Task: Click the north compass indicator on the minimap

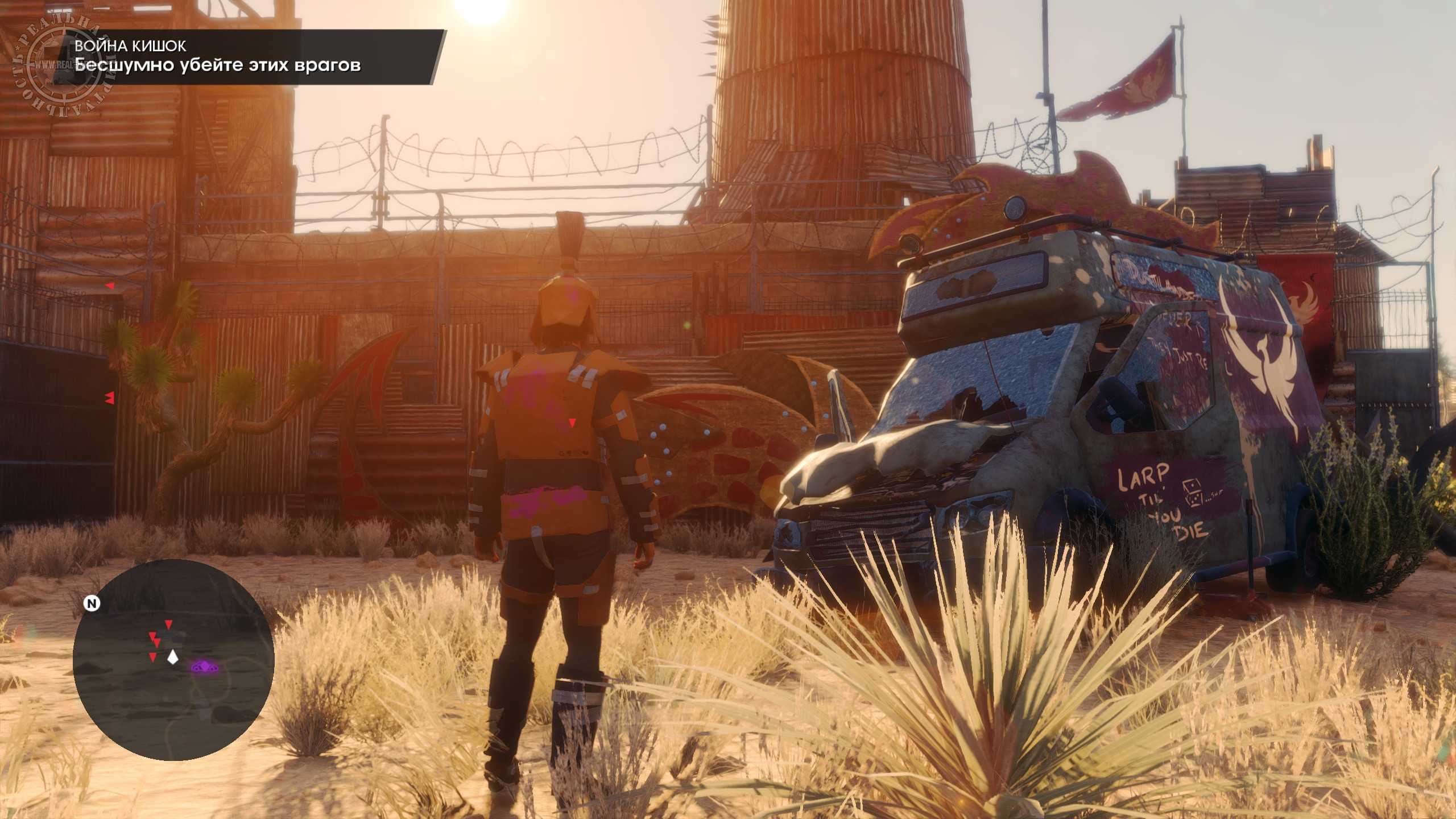Action: pos(91,603)
